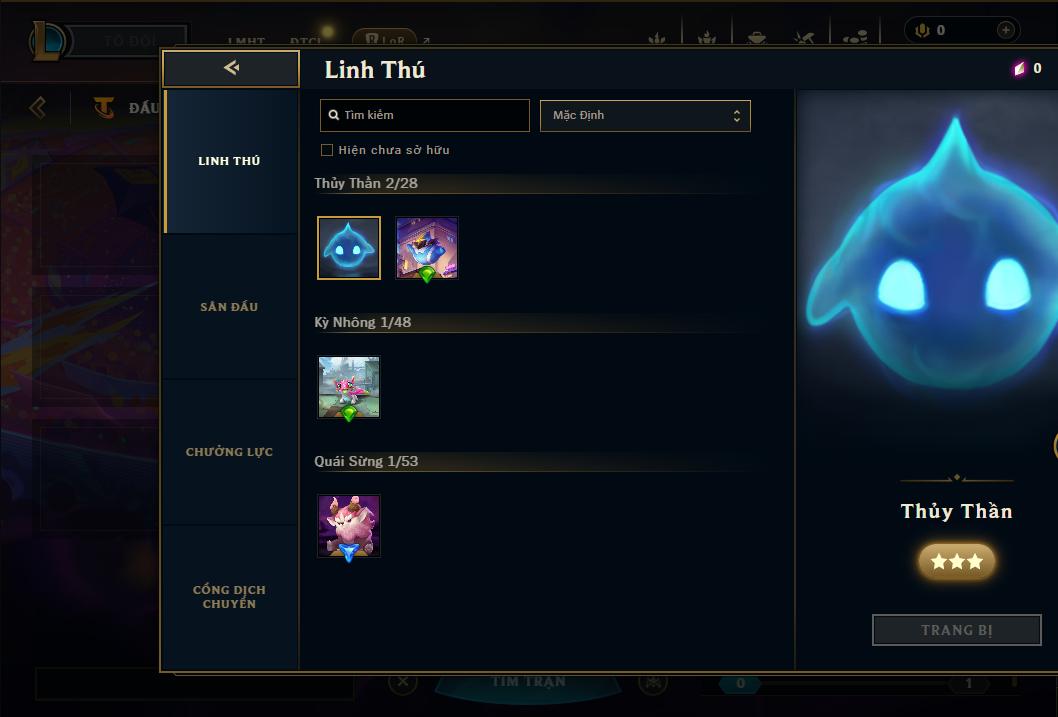Switch to the Linh Thú tab
This screenshot has width=1058, height=717.
coord(229,161)
